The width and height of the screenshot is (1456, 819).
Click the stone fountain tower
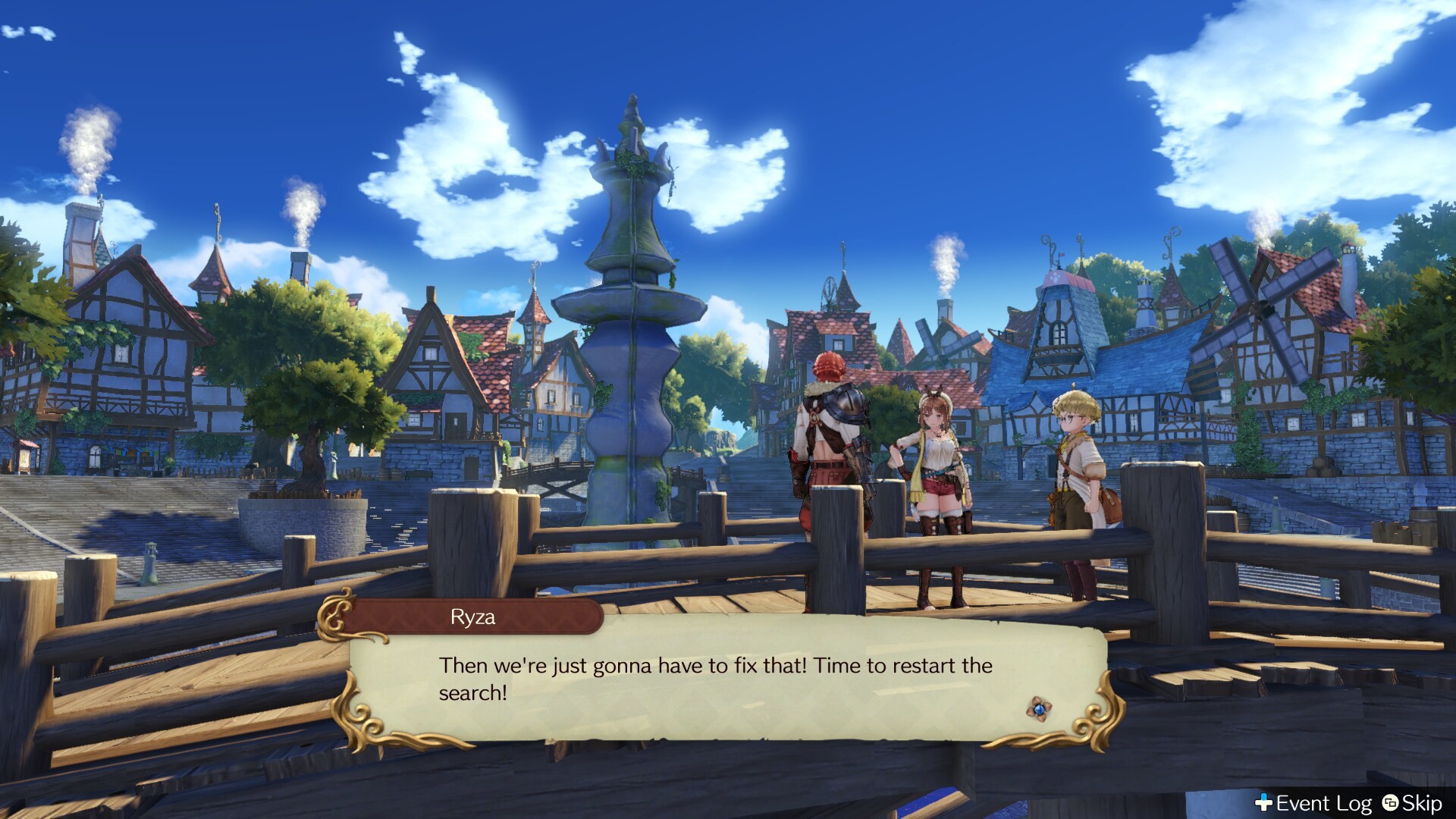(x=633, y=318)
